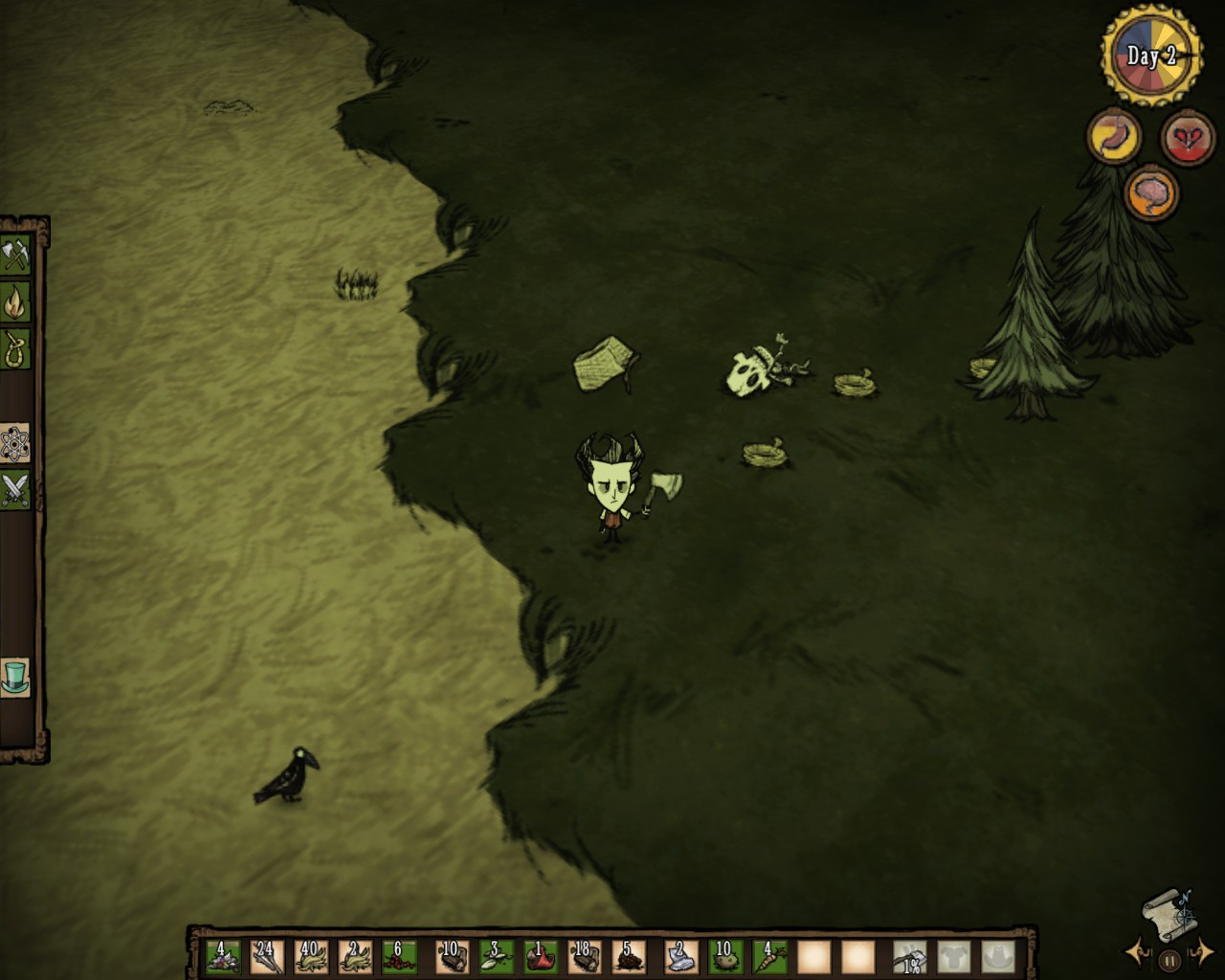Pause the game
The image size is (1225, 980).
(x=1169, y=960)
